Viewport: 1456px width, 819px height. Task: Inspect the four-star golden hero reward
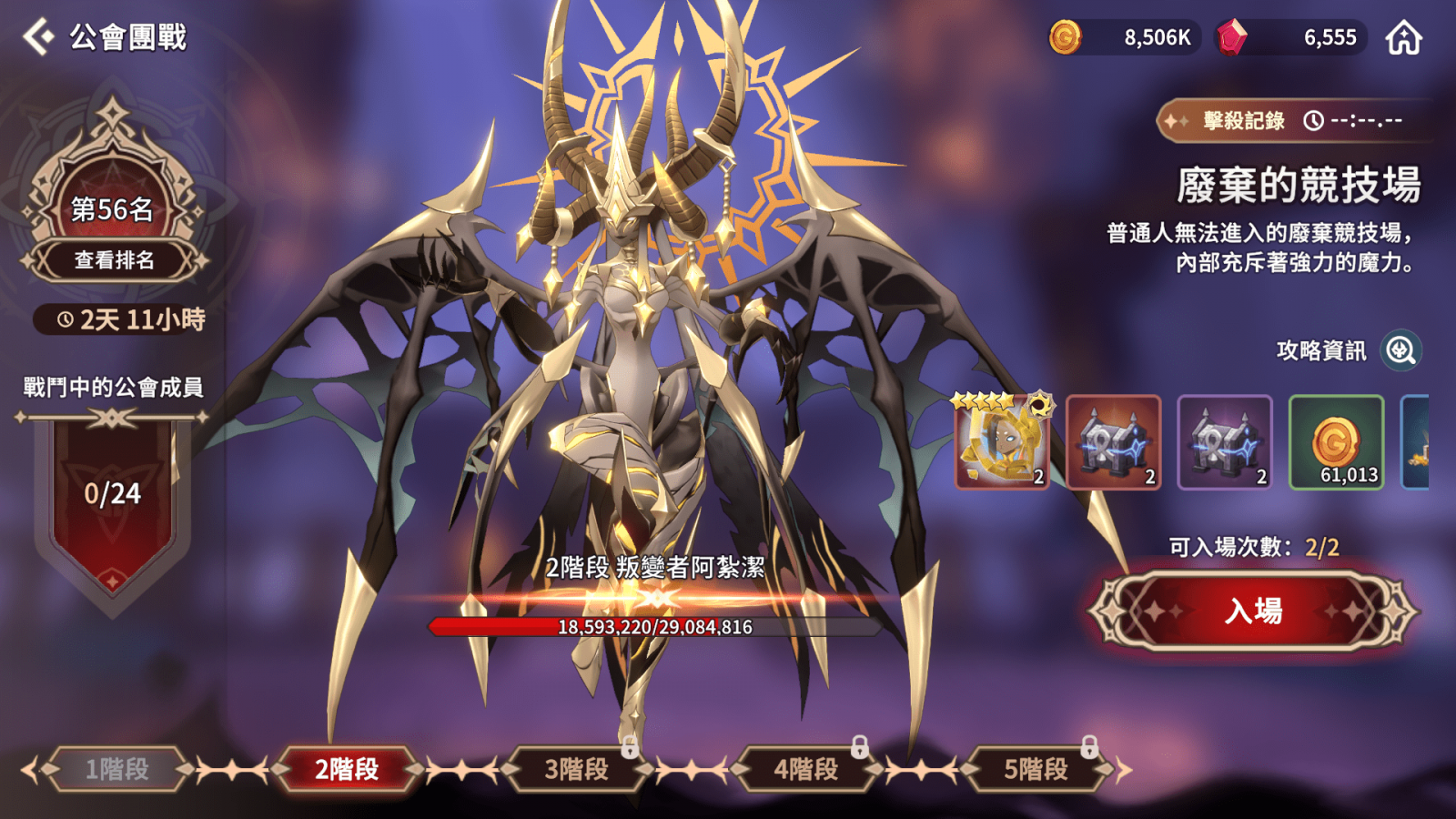click(1001, 442)
